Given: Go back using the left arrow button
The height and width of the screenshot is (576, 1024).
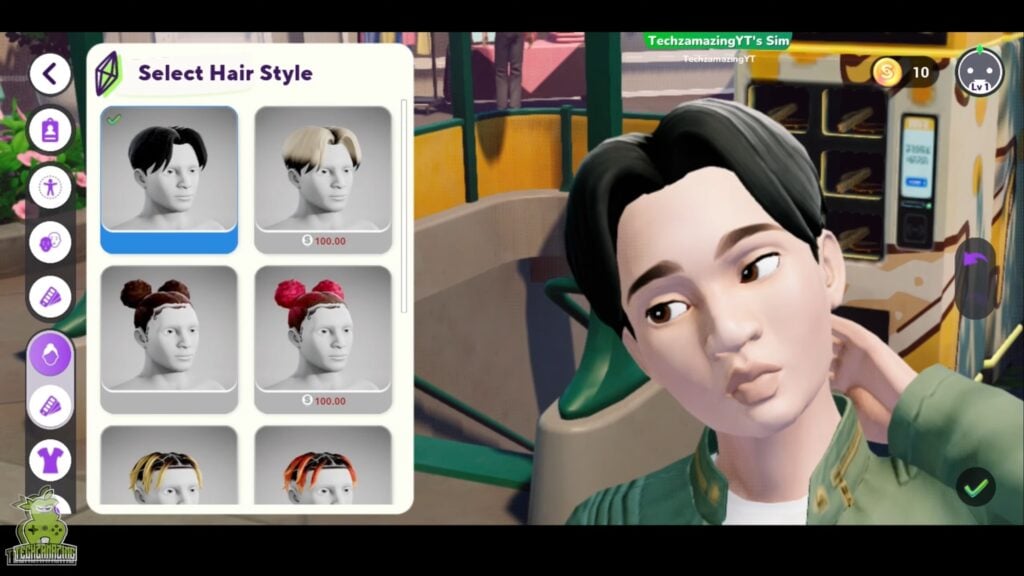Looking at the screenshot, I should click(50, 73).
